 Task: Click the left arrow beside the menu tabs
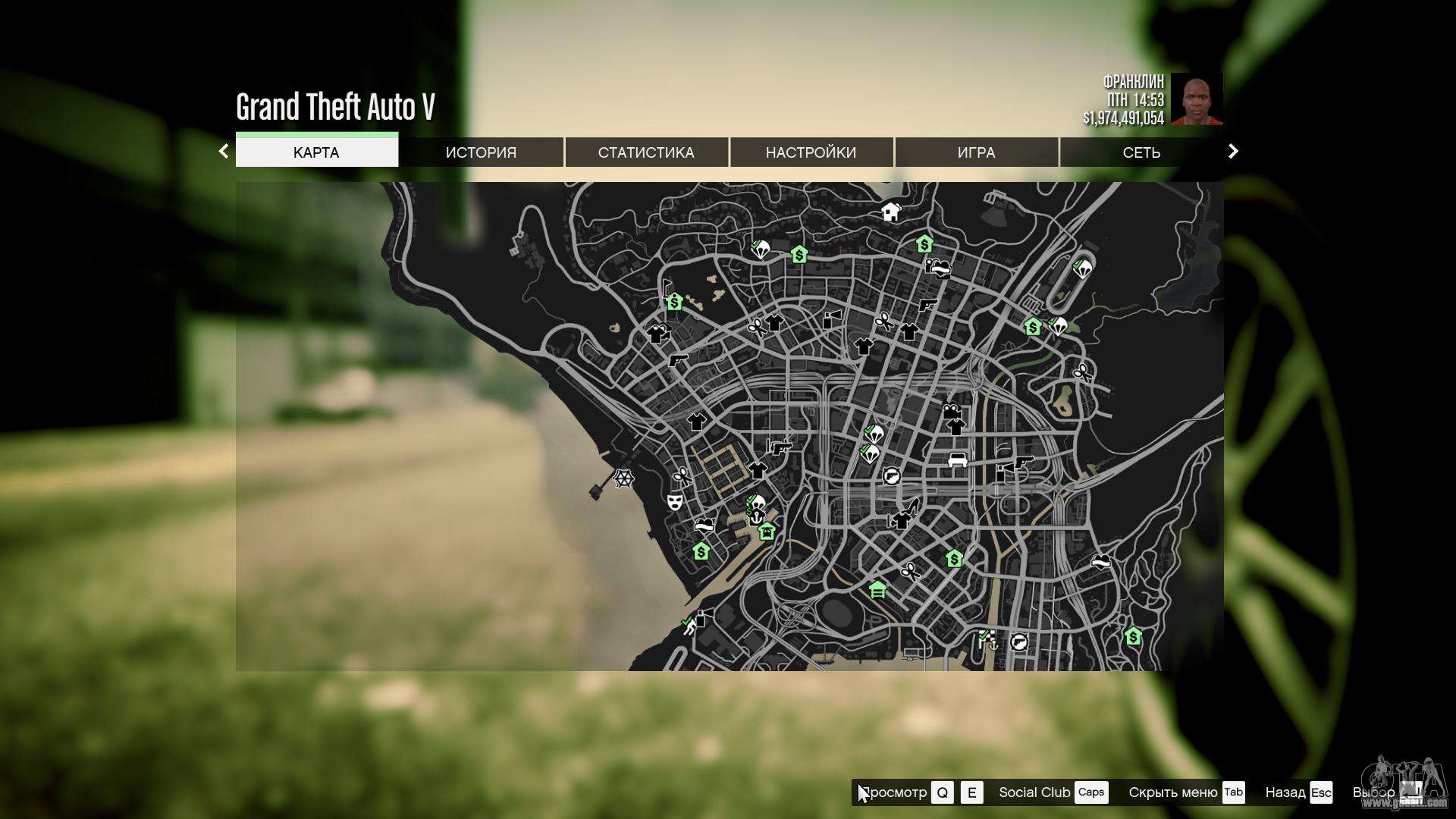(224, 151)
